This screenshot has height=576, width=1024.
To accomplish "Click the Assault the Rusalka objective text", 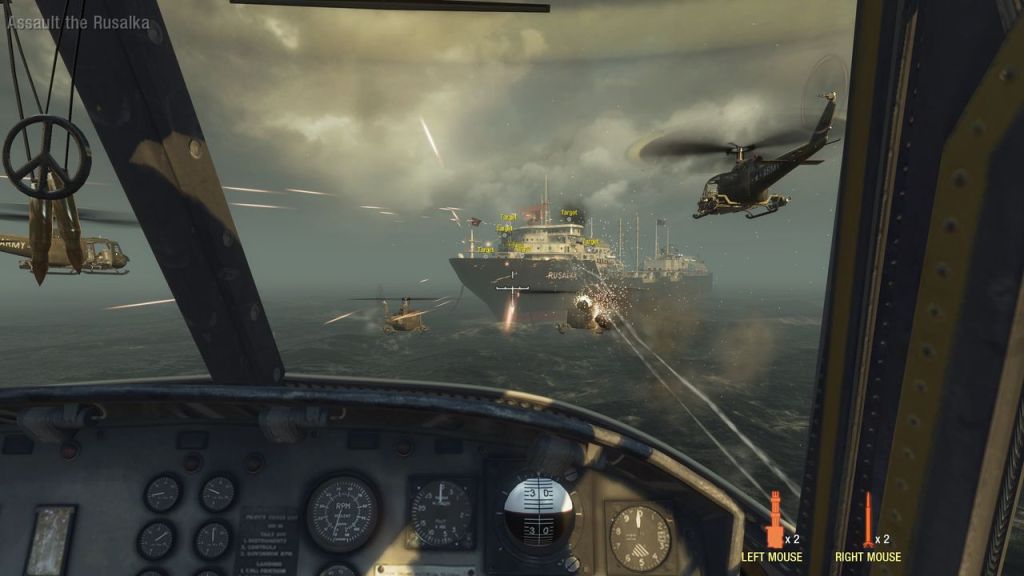I will [78, 23].
